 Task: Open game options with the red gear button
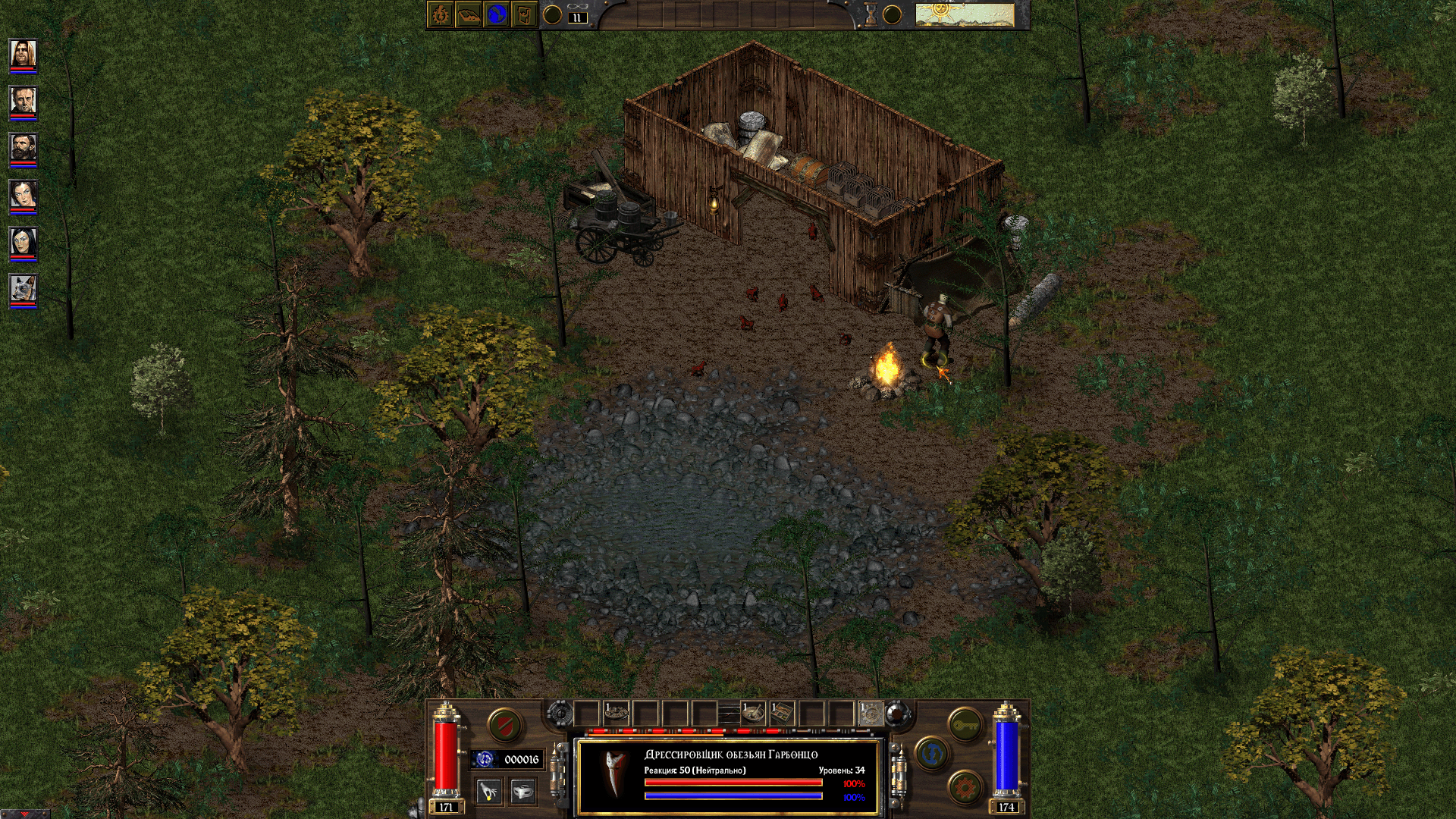(963, 786)
